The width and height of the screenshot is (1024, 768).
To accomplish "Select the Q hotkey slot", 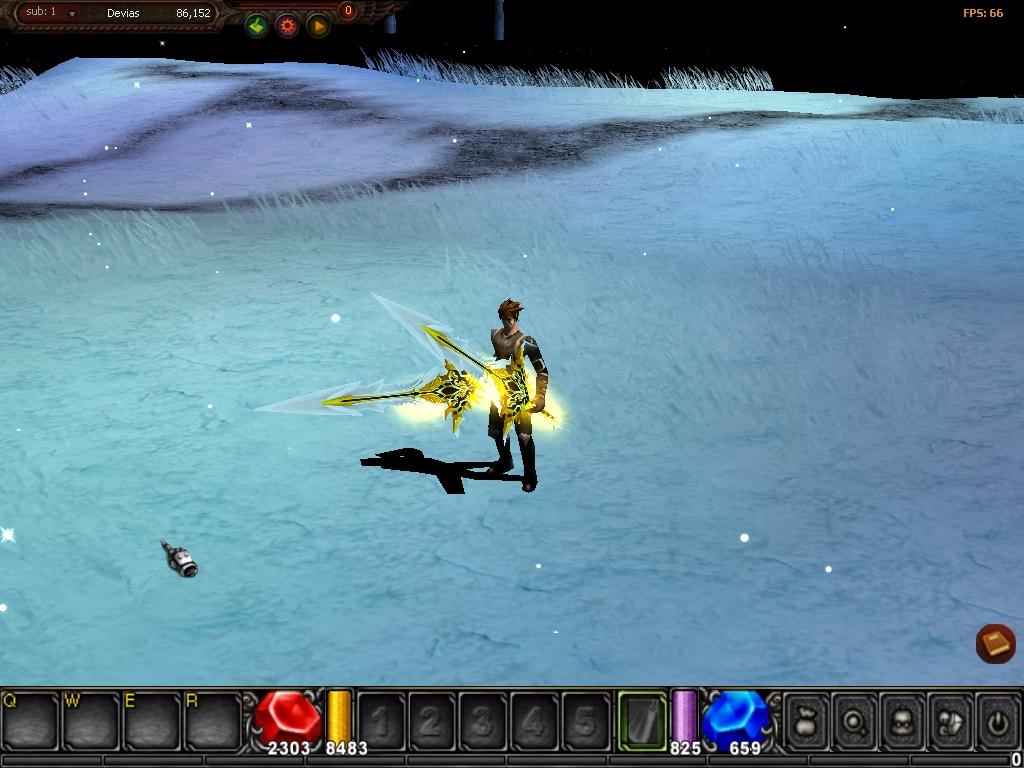I will pos(30,720).
